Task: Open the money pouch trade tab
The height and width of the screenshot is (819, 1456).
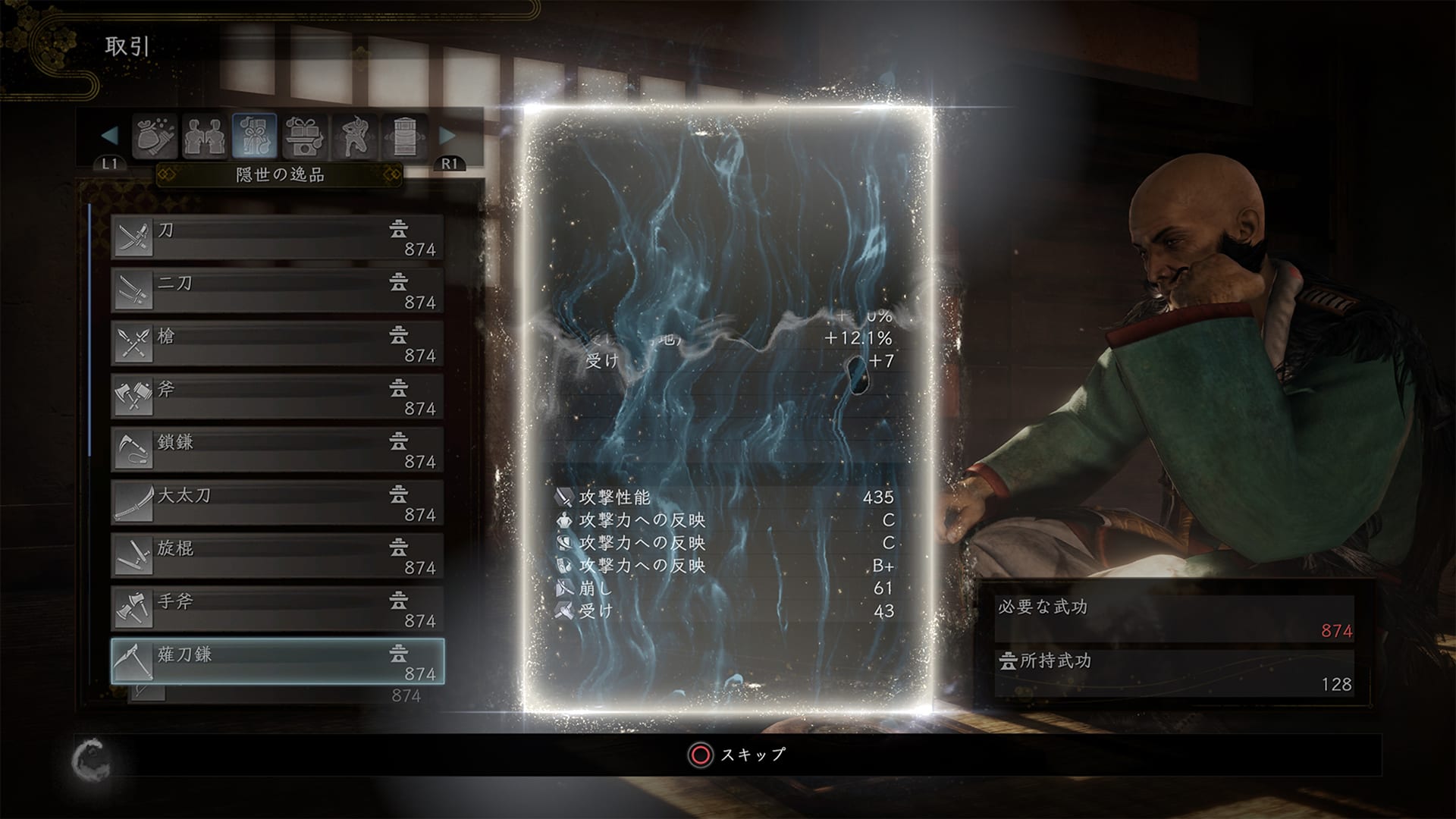Action: pos(155,136)
